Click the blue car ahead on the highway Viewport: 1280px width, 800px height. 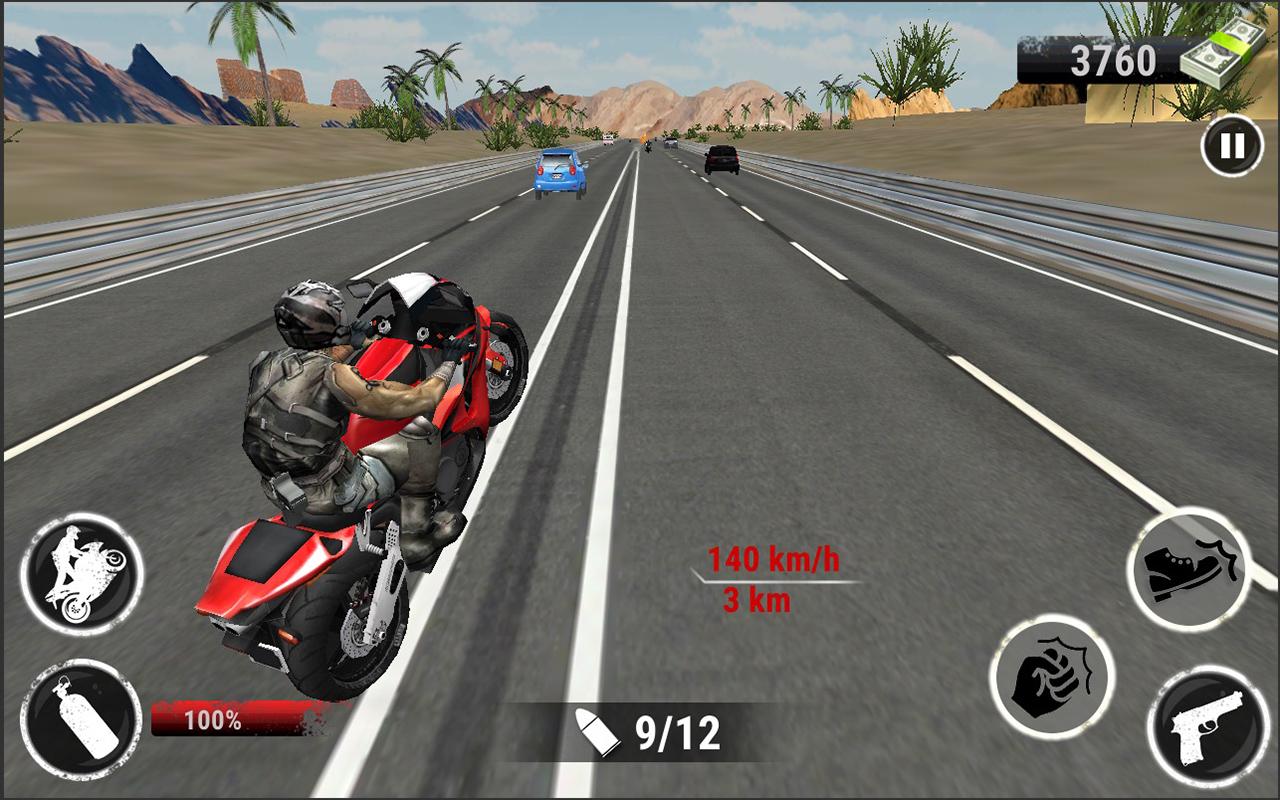point(557,172)
